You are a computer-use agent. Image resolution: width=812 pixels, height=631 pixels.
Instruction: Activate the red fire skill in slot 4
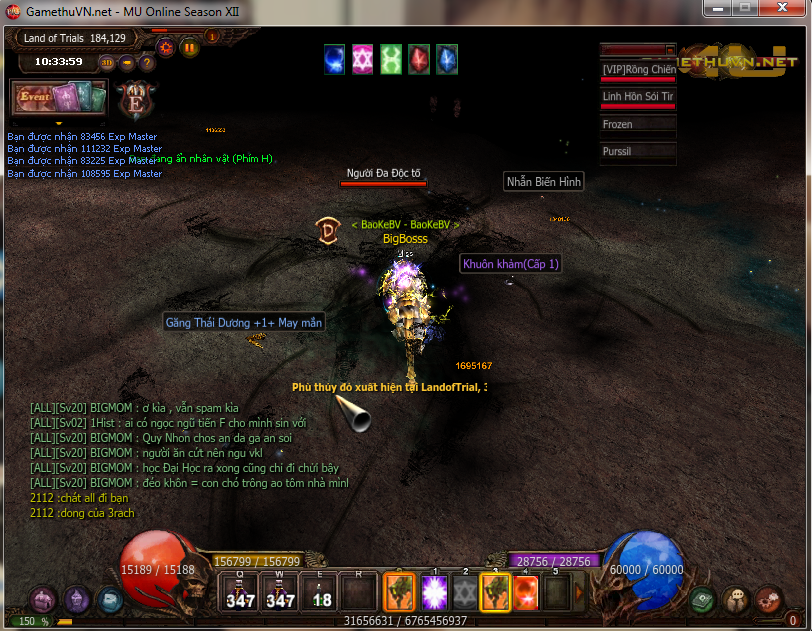526,592
